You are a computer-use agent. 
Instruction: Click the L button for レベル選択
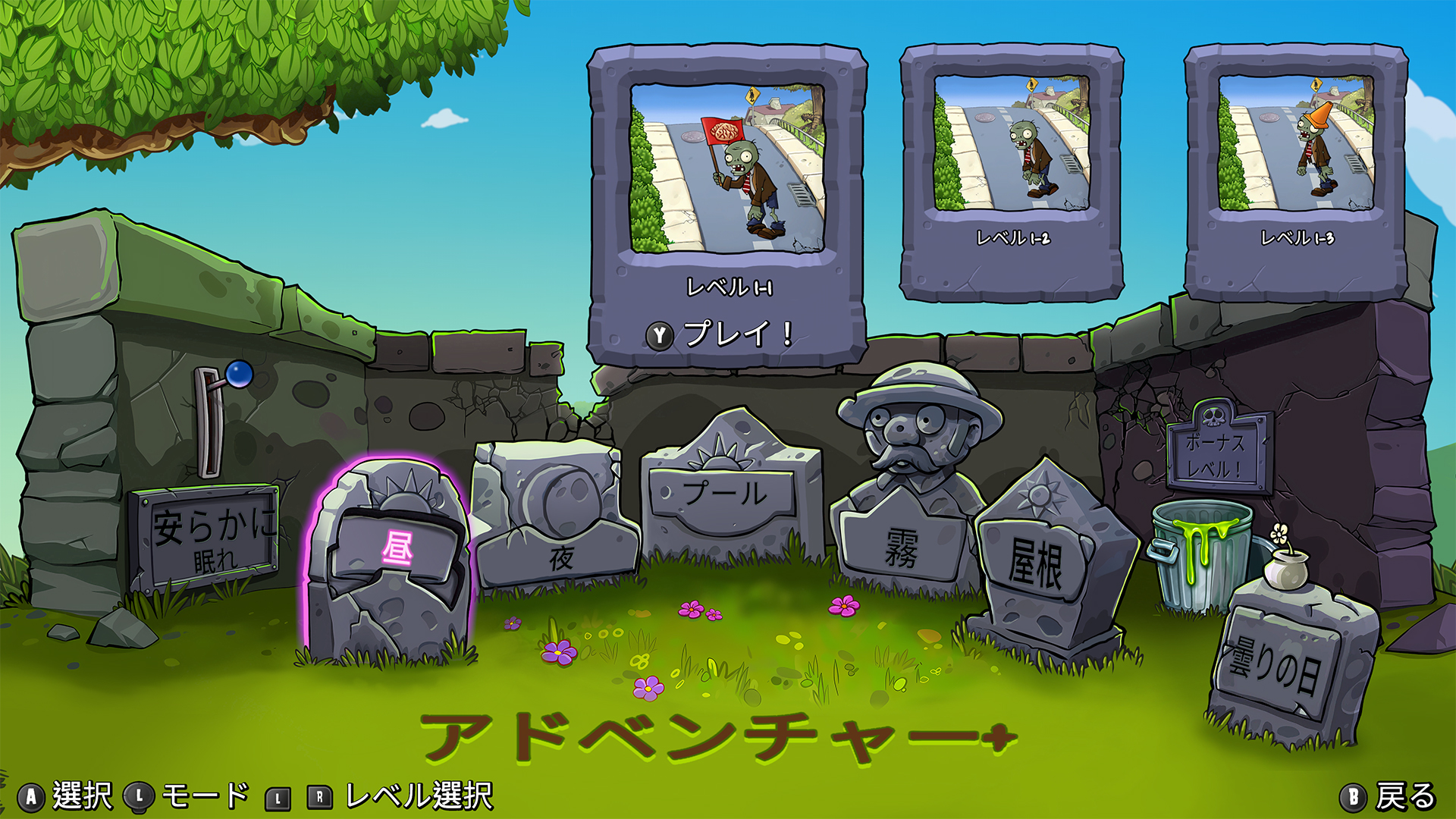pos(277,799)
